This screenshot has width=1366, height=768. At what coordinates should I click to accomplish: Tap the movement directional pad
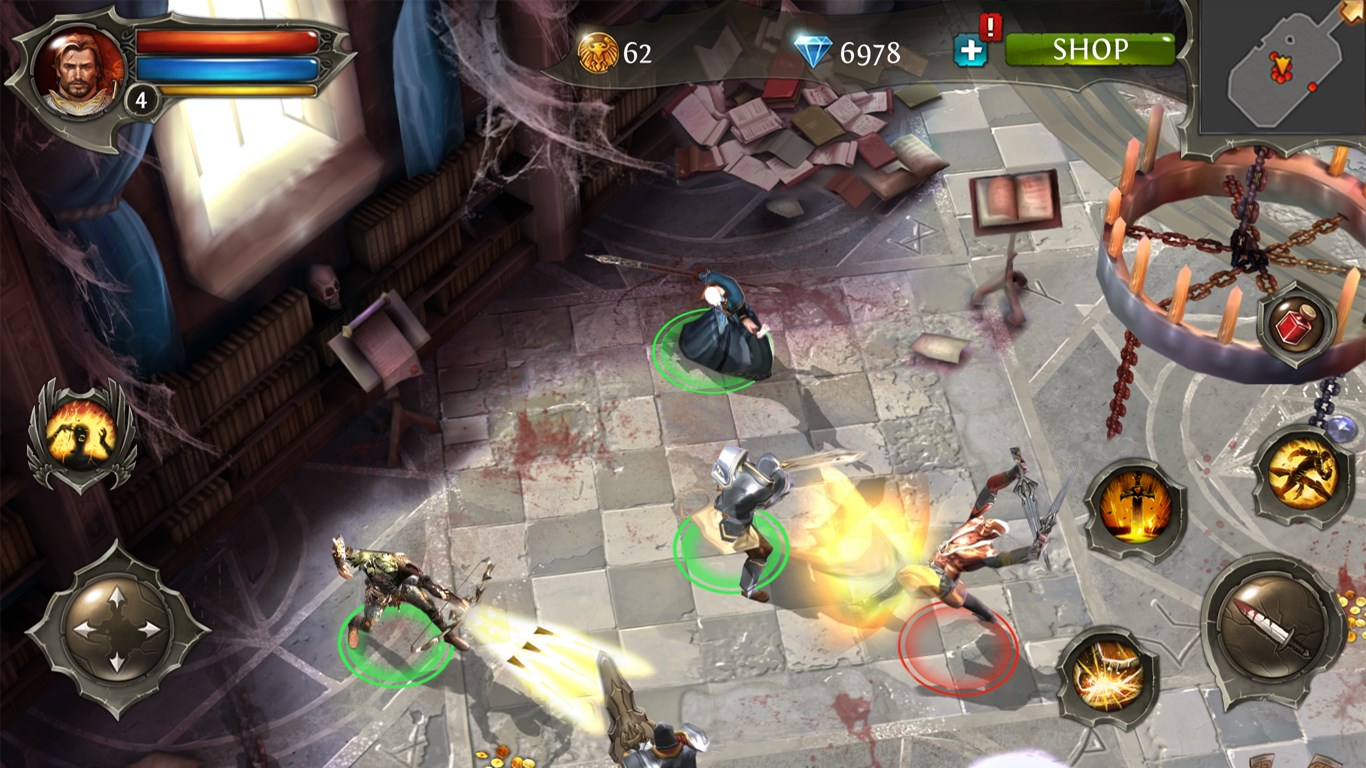[x=116, y=629]
